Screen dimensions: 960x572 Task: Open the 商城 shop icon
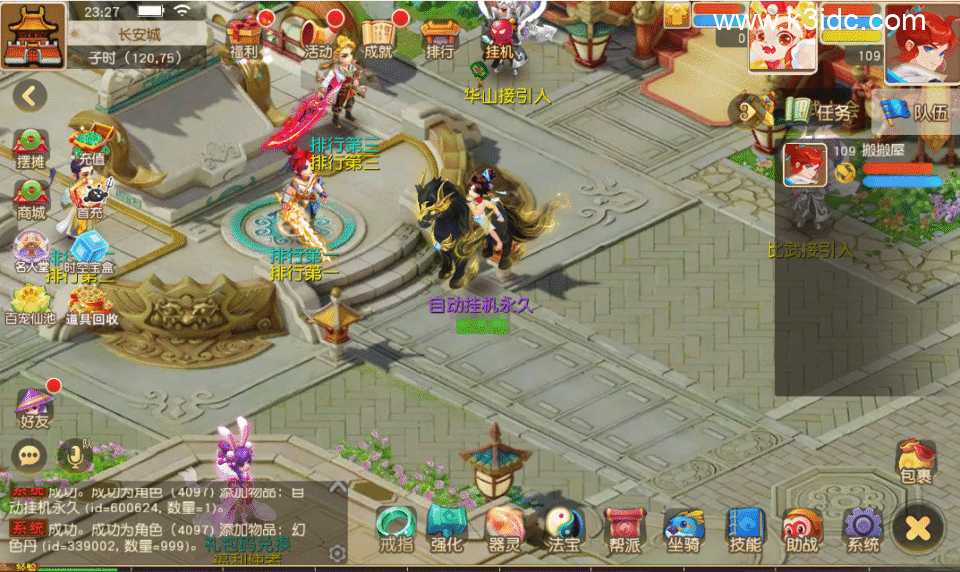[x=31, y=197]
